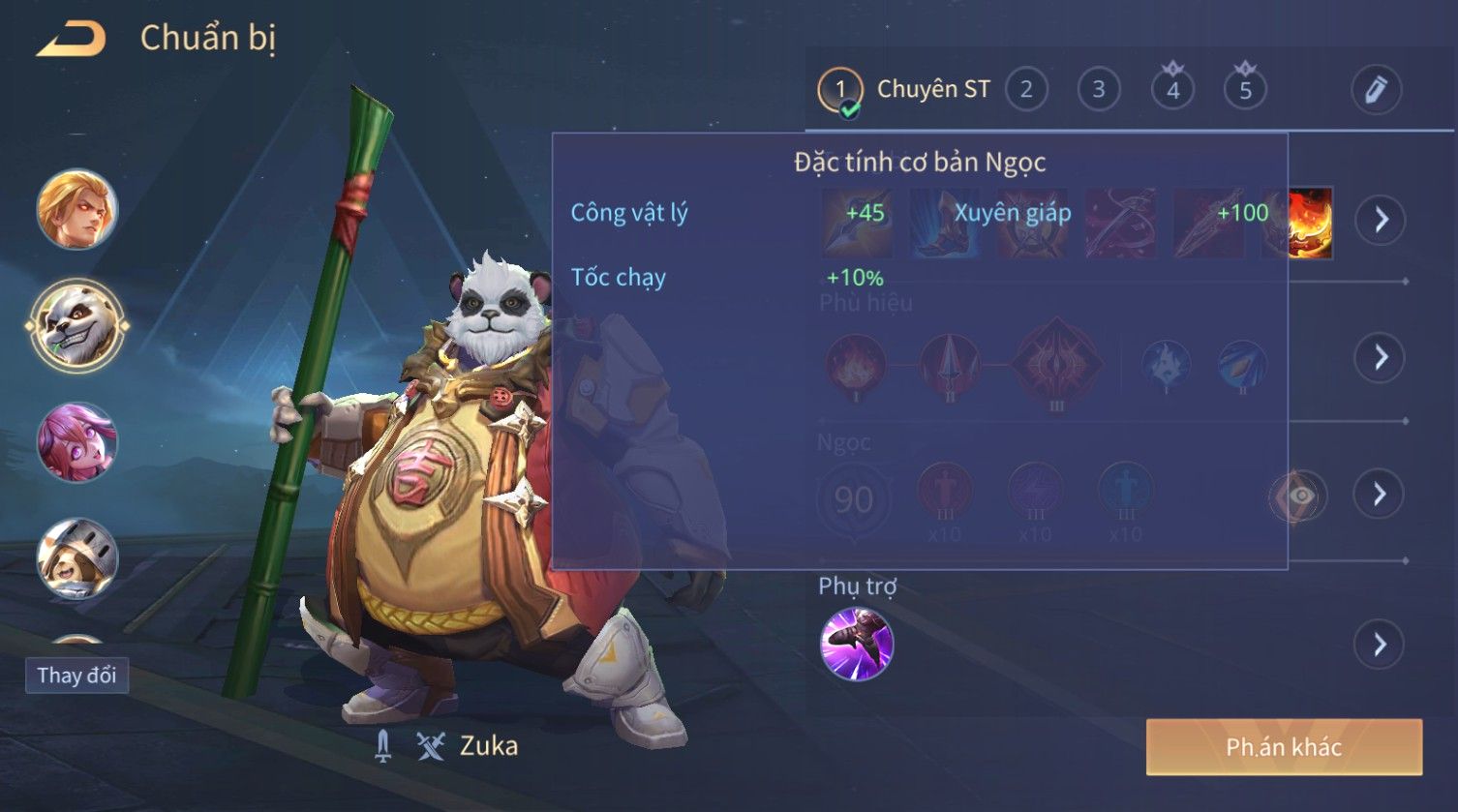Select the helmeted knight hero portrait

click(76, 558)
